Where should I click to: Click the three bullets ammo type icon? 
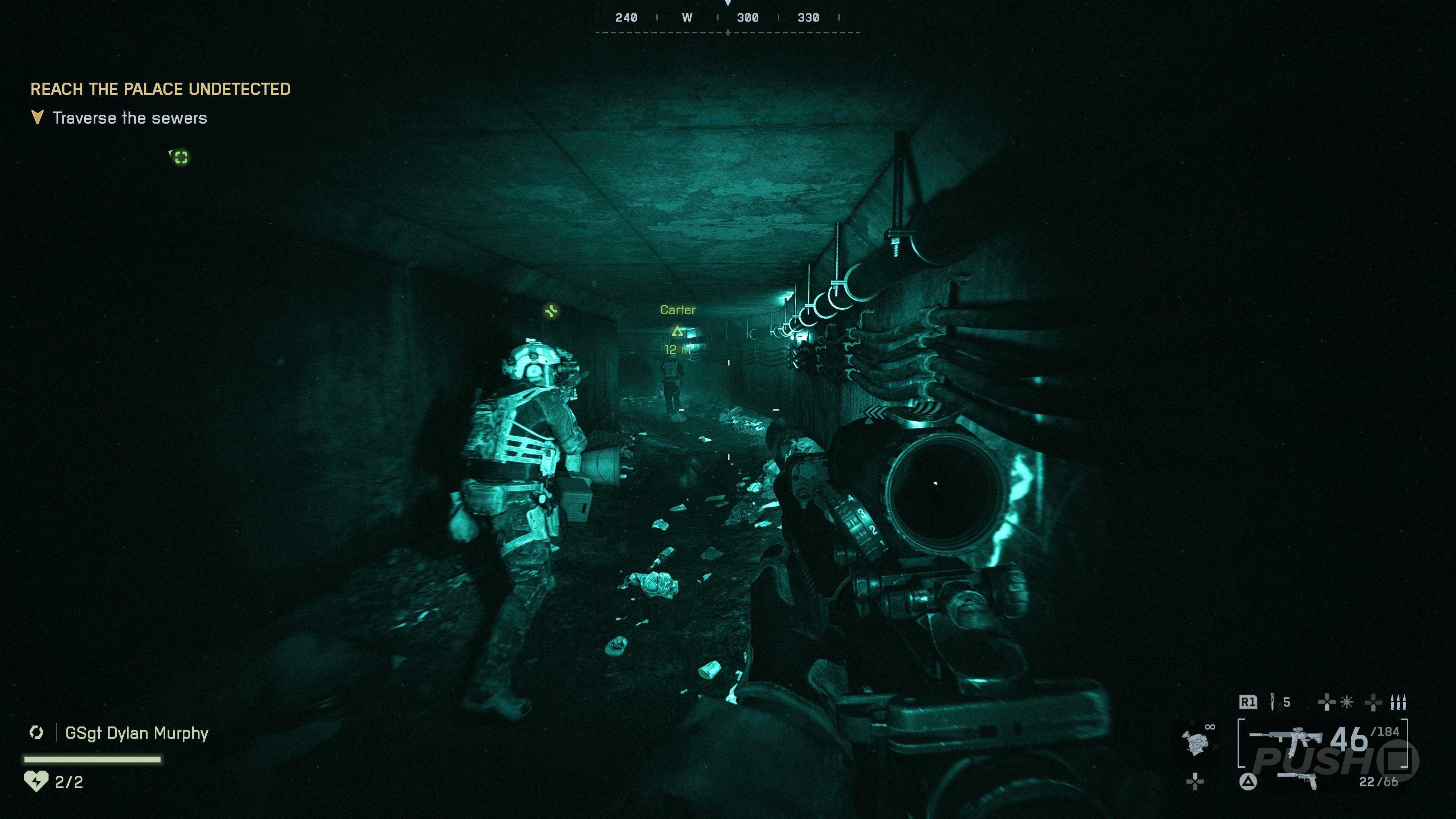(x=1398, y=703)
